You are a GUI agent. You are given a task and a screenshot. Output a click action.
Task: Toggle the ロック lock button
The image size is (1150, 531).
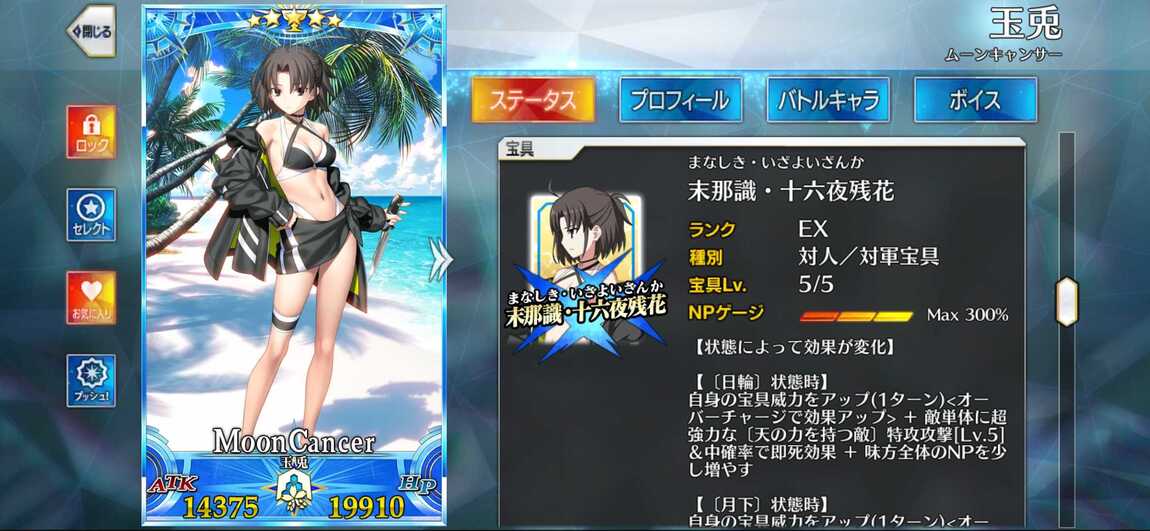click(x=92, y=132)
